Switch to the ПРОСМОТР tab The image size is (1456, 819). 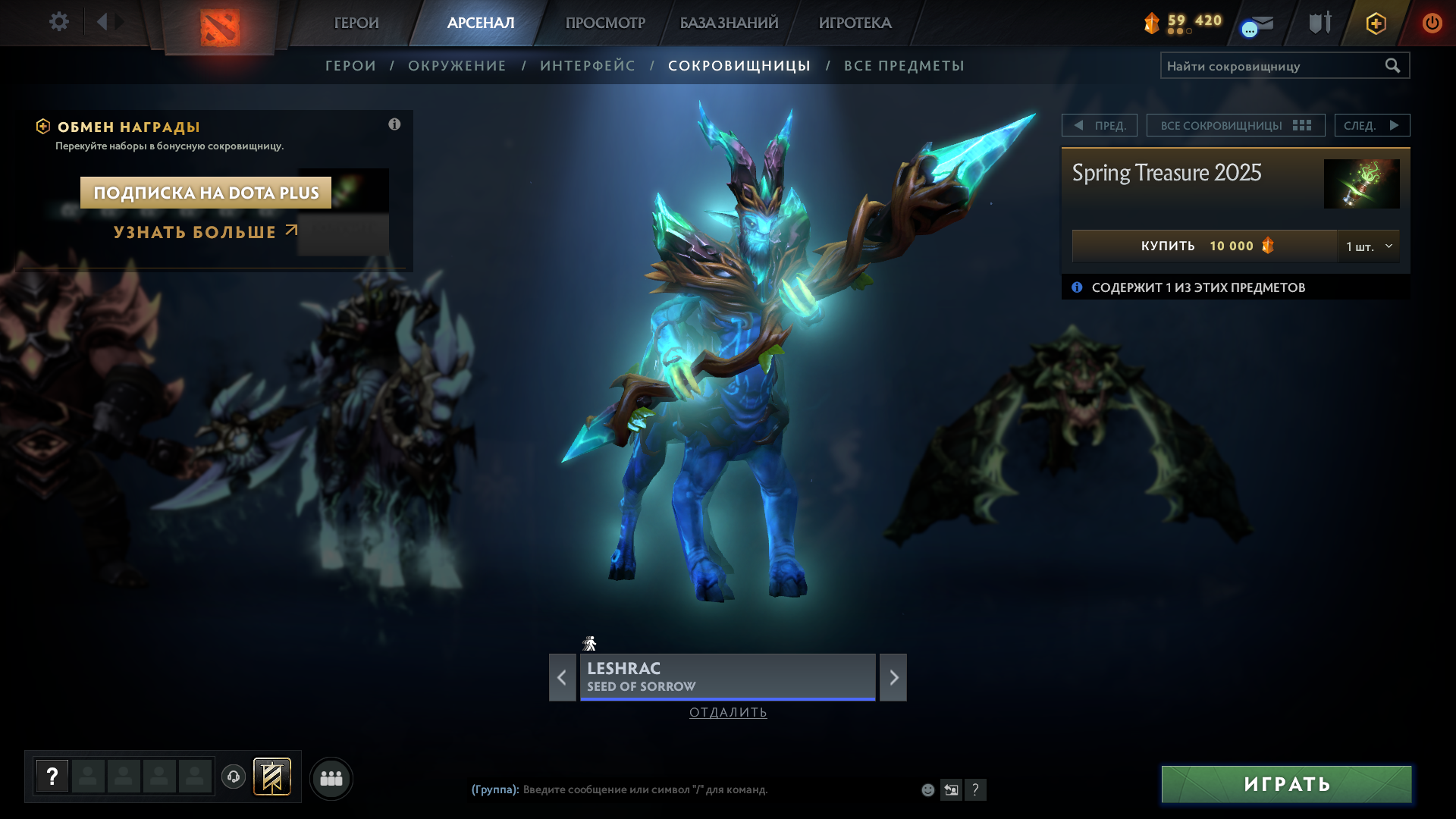click(605, 23)
